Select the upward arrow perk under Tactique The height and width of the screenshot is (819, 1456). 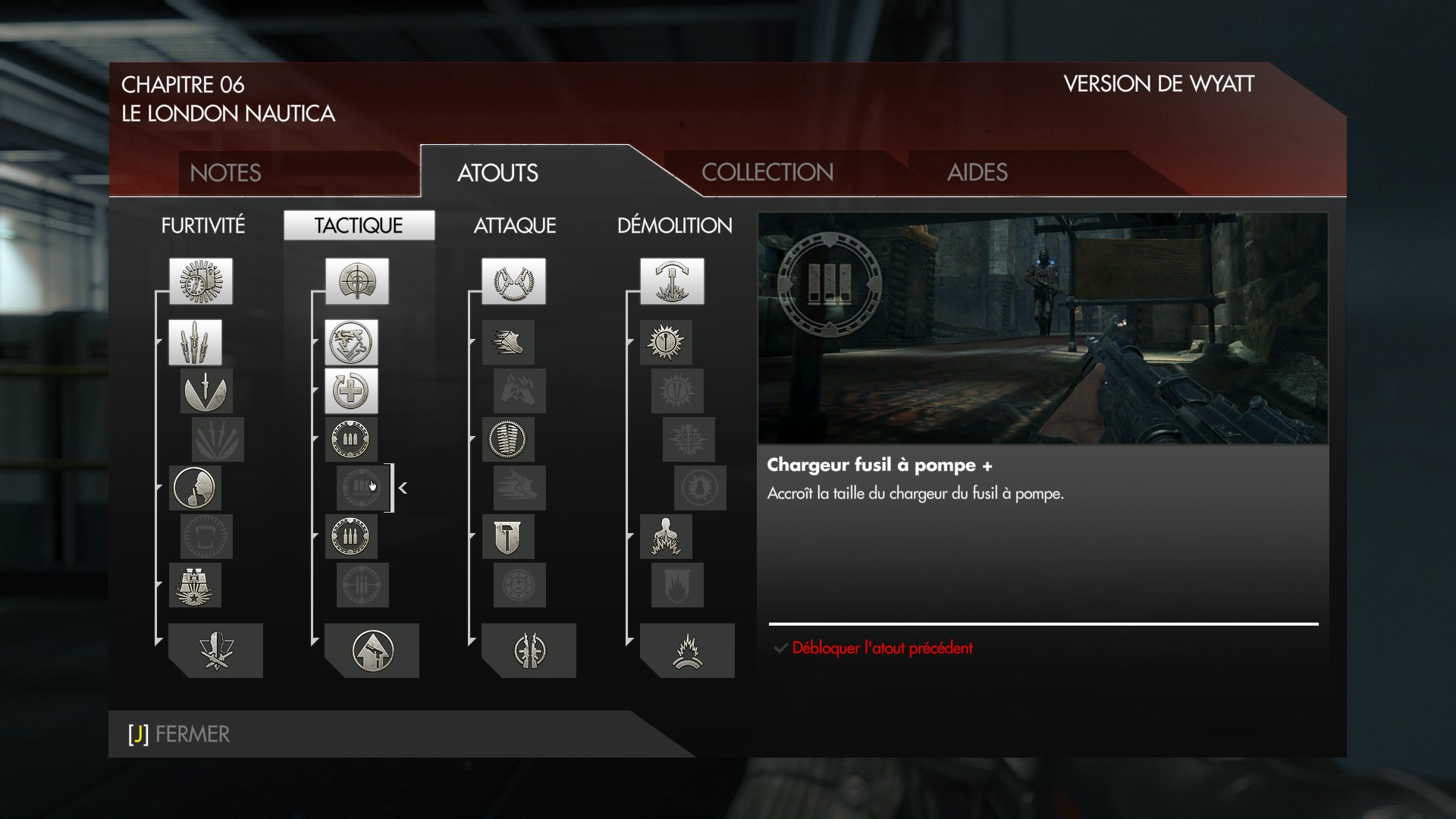tap(372, 651)
